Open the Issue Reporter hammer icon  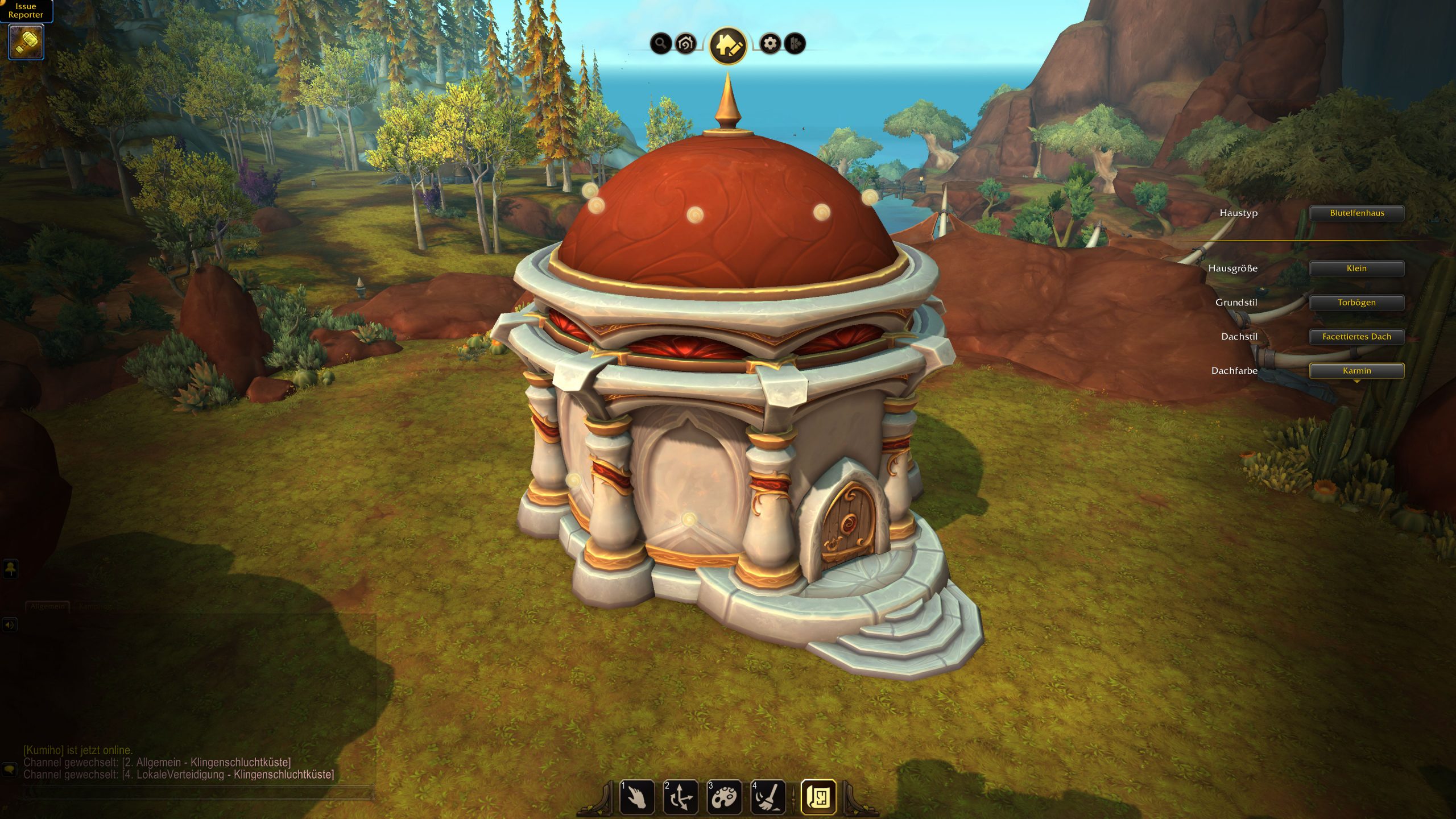point(26,42)
